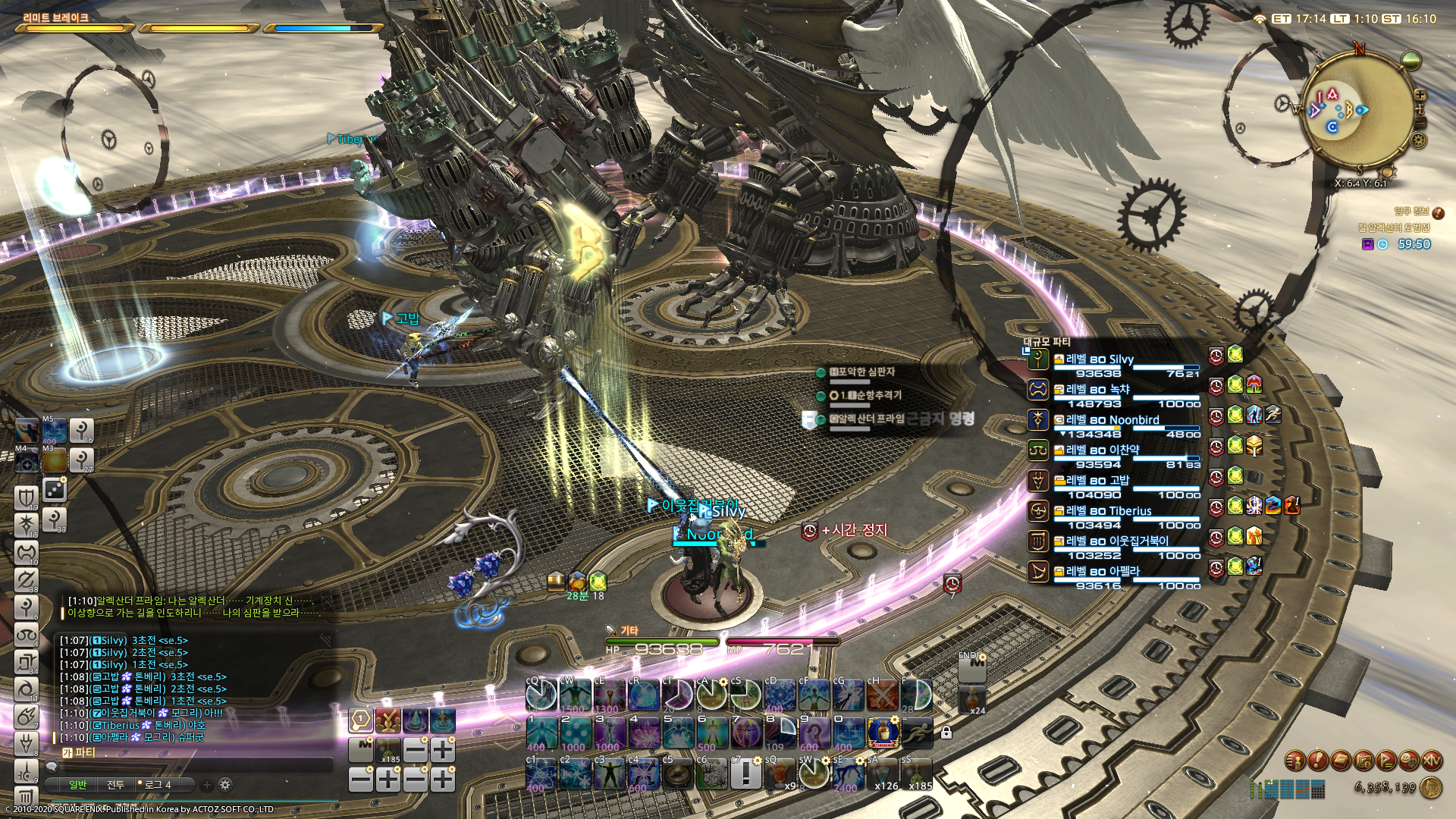Image resolution: width=1456 pixels, height=819 pixels.
Task: Activate the exclamation mark macro slot
Action: tap(746, 774)
